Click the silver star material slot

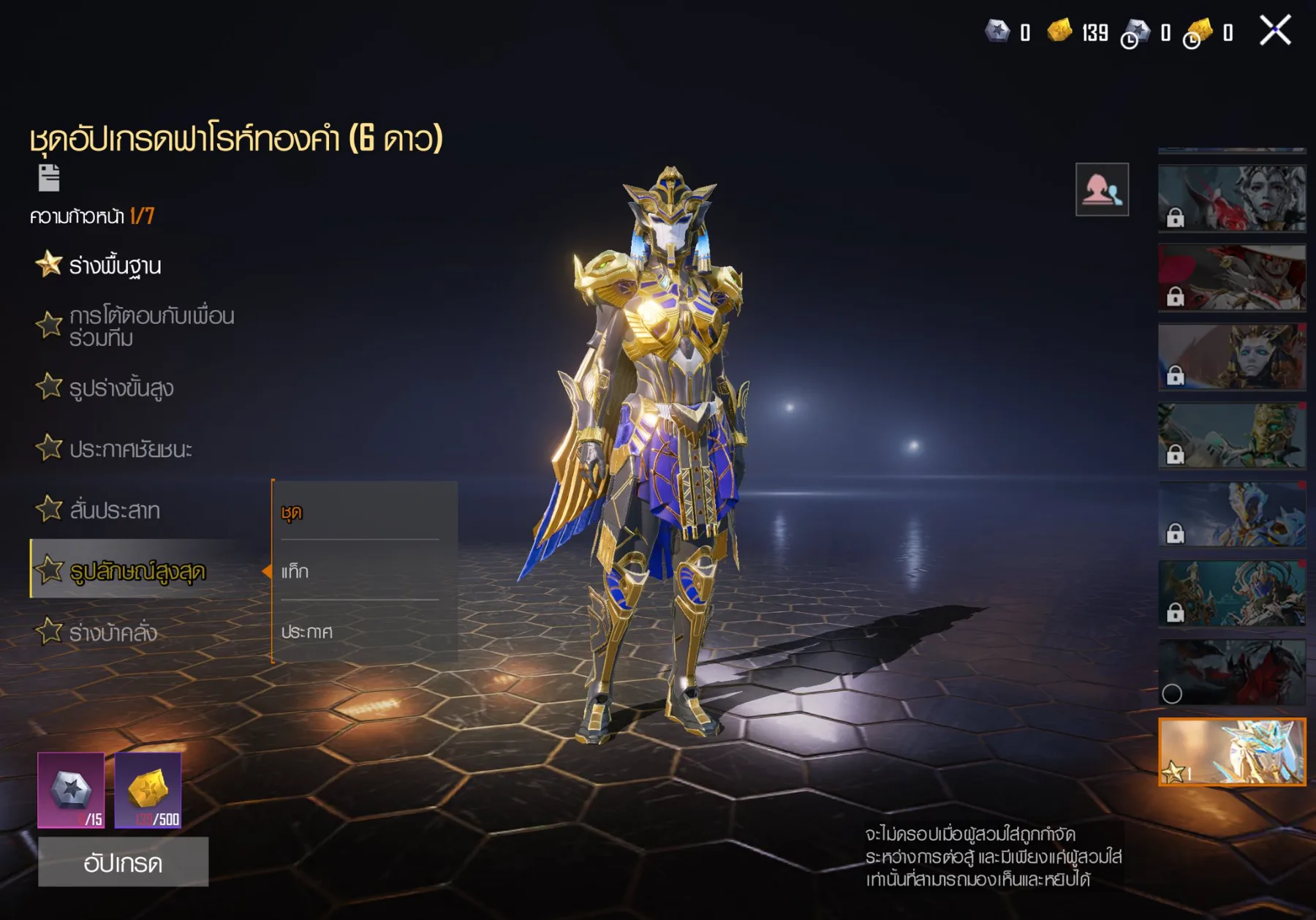point(71,790)
